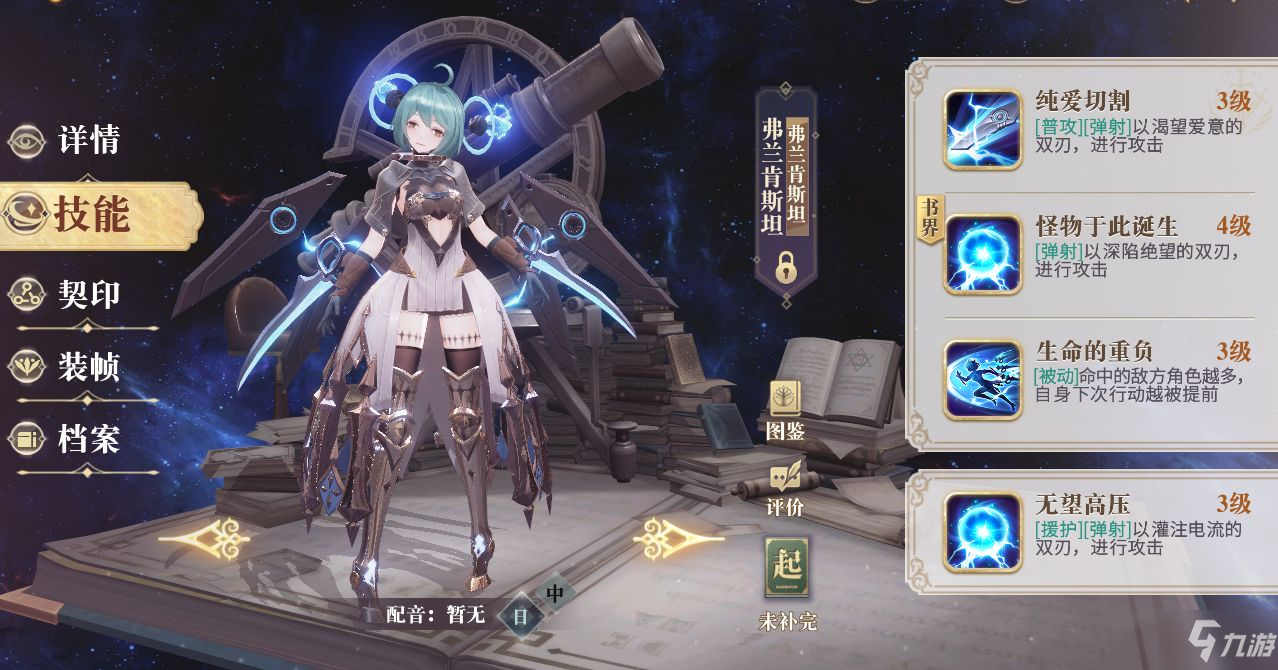Switch voice language to 日
Viewport: 1278px width, 670px height.
point(520,616)
